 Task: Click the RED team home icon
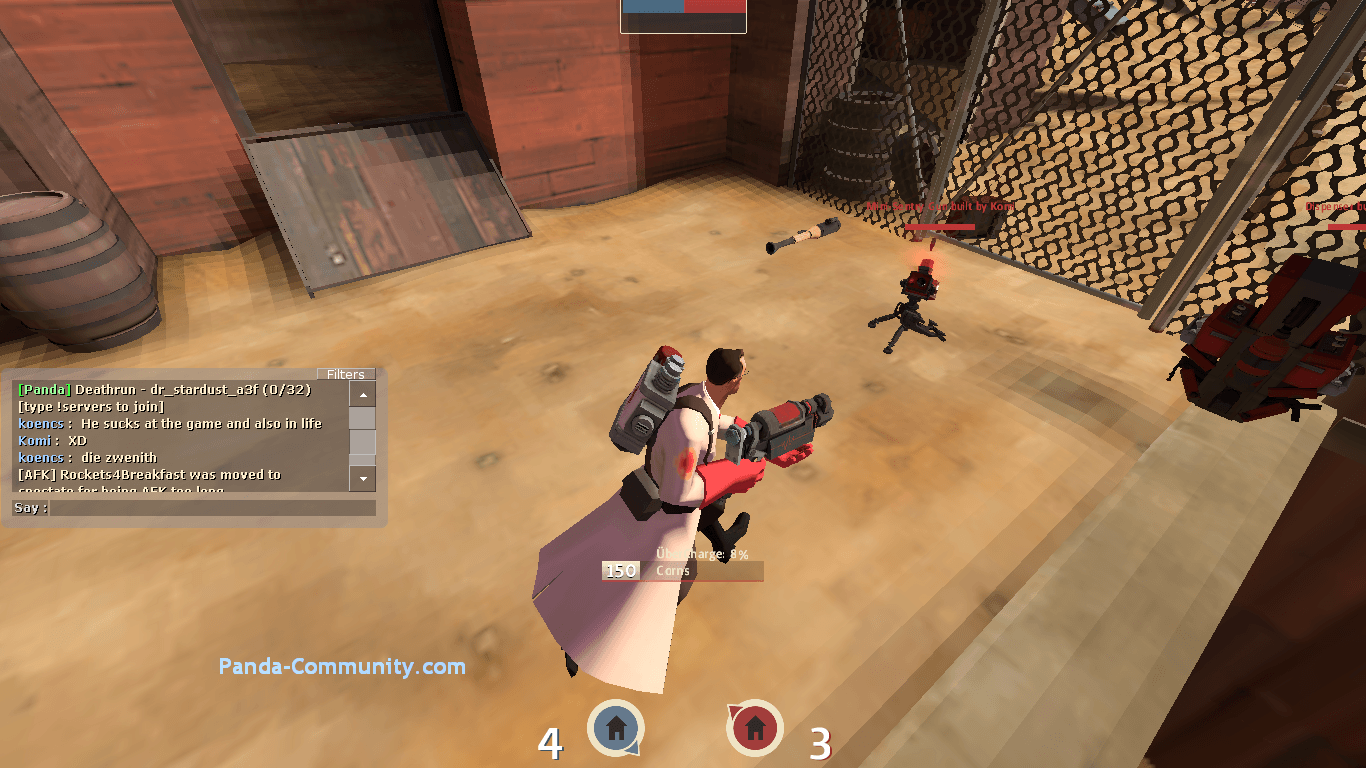755,729
